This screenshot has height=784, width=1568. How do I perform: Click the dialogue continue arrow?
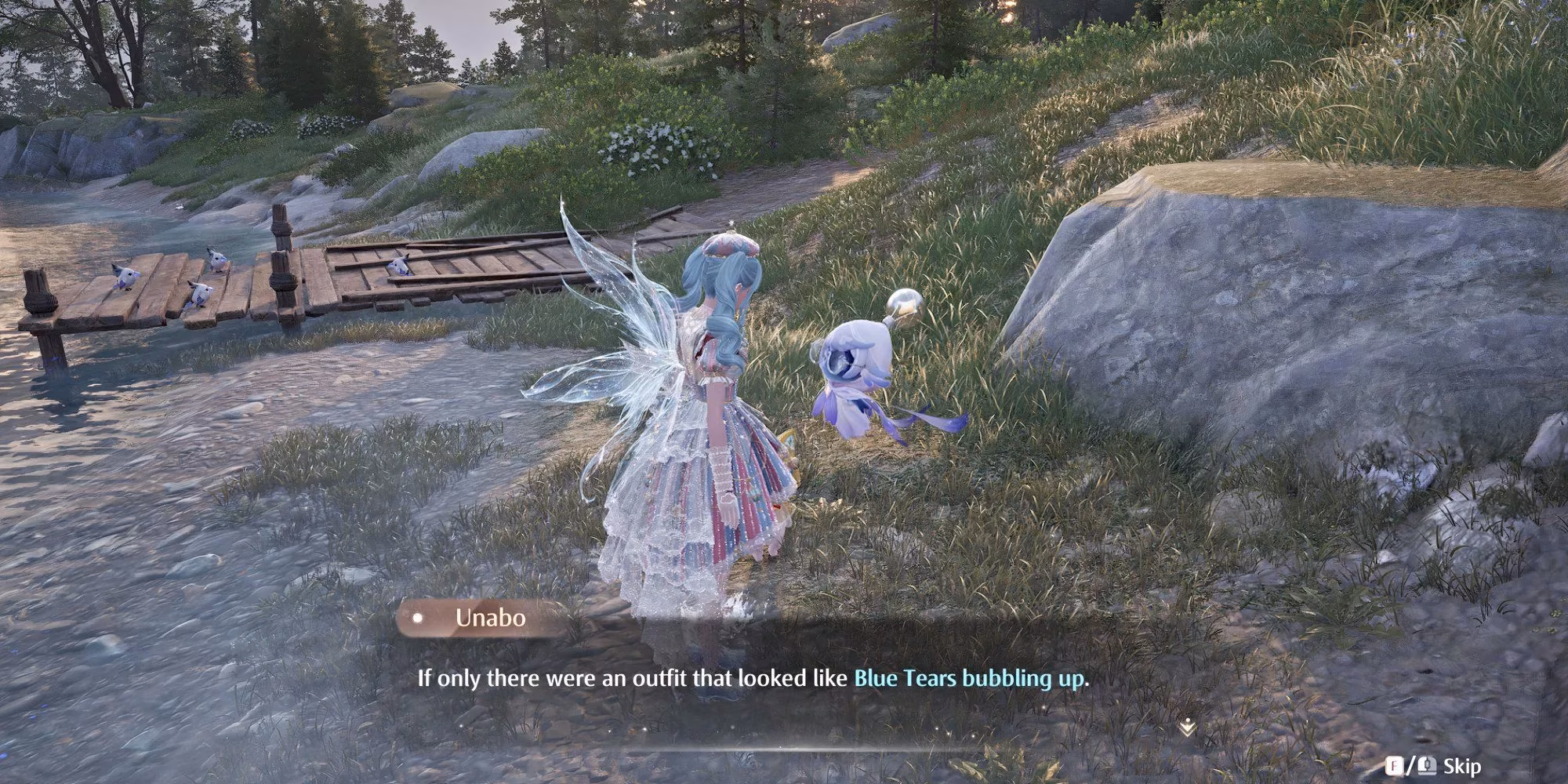click(x=1187, y=728)
